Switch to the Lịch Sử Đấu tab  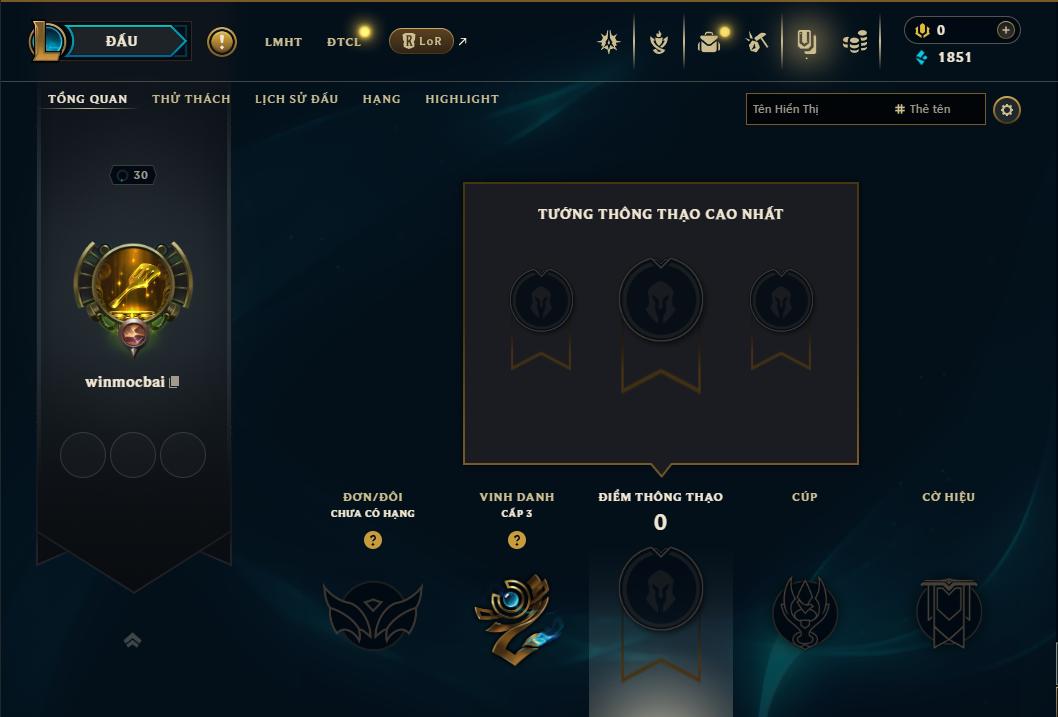point(296,99)
